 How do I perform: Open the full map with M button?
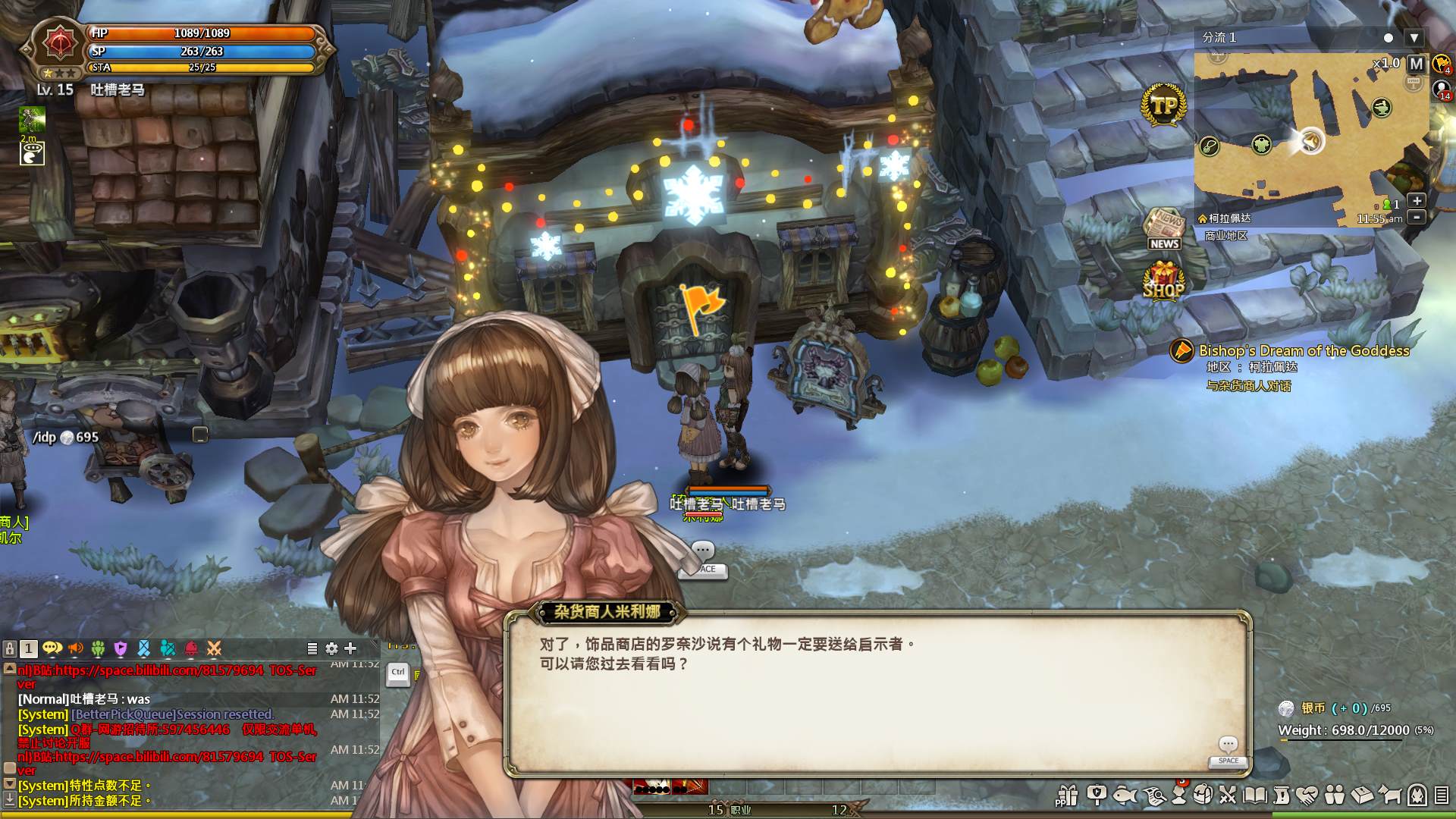(1416, 64)
